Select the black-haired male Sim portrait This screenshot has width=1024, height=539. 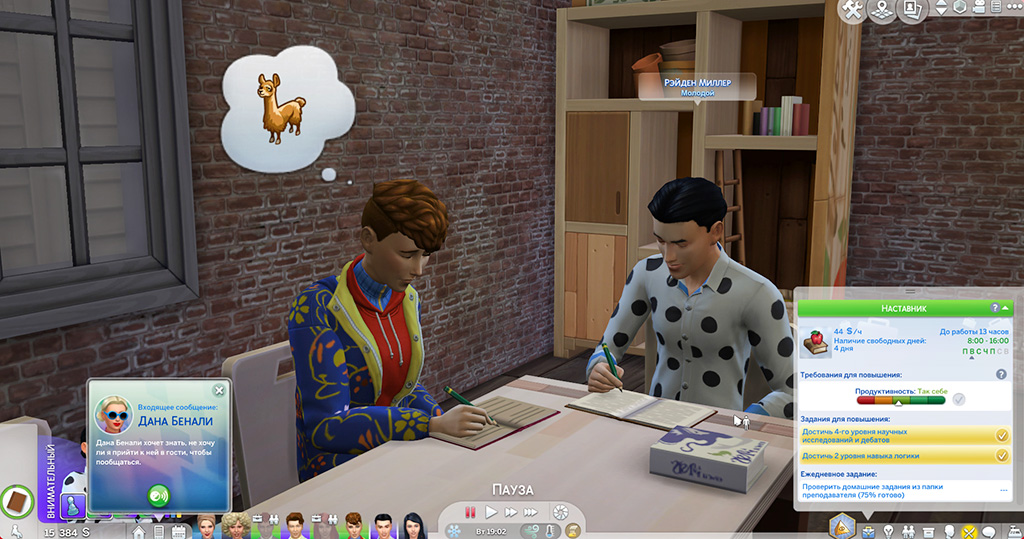tap(382, 526)
